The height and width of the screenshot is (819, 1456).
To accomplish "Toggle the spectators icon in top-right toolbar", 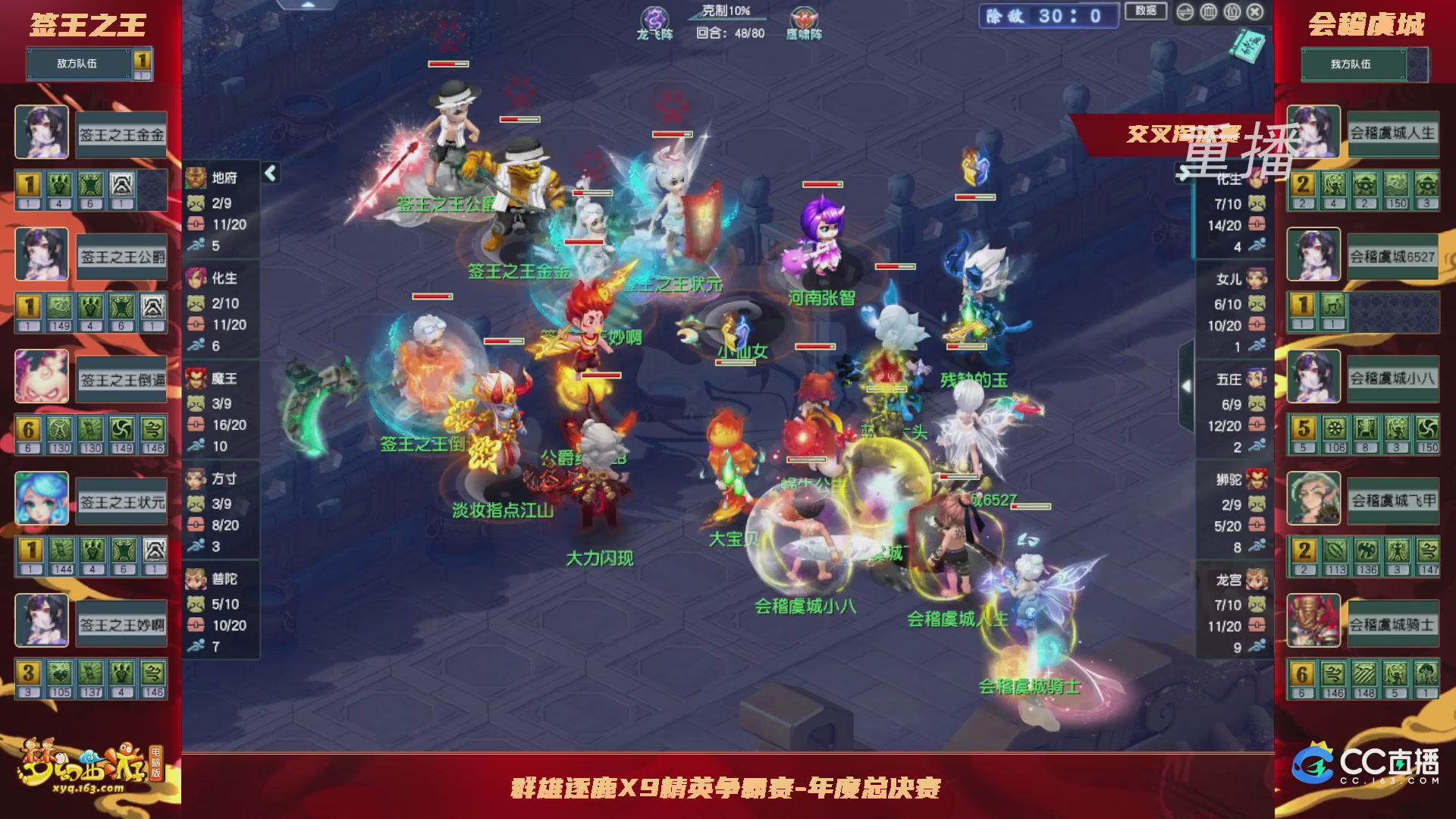I will point(1232,12).
